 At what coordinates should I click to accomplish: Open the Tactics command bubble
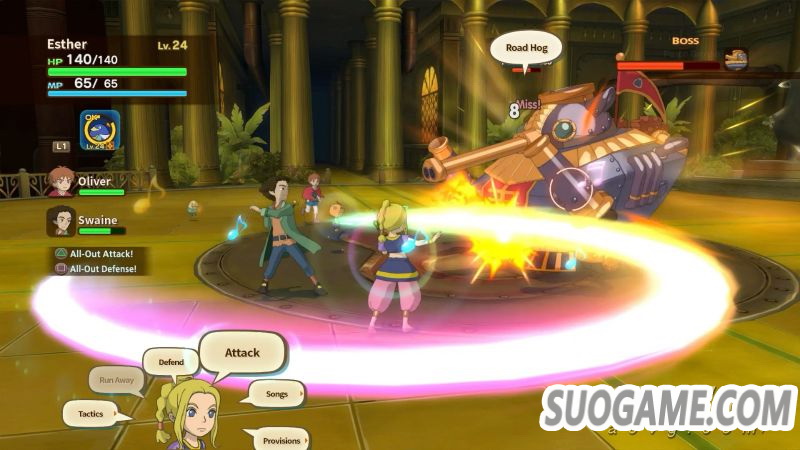point(92,412)
